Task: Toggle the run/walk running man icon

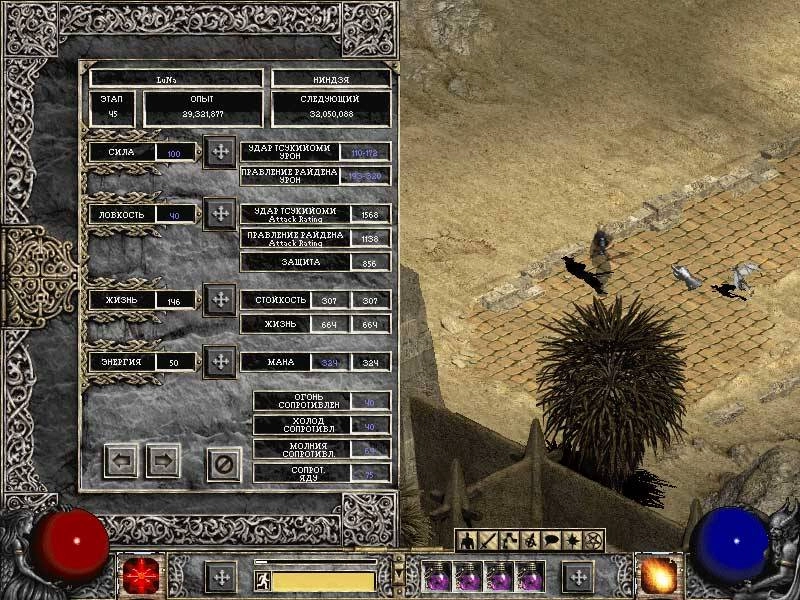Action: [263, 580]
